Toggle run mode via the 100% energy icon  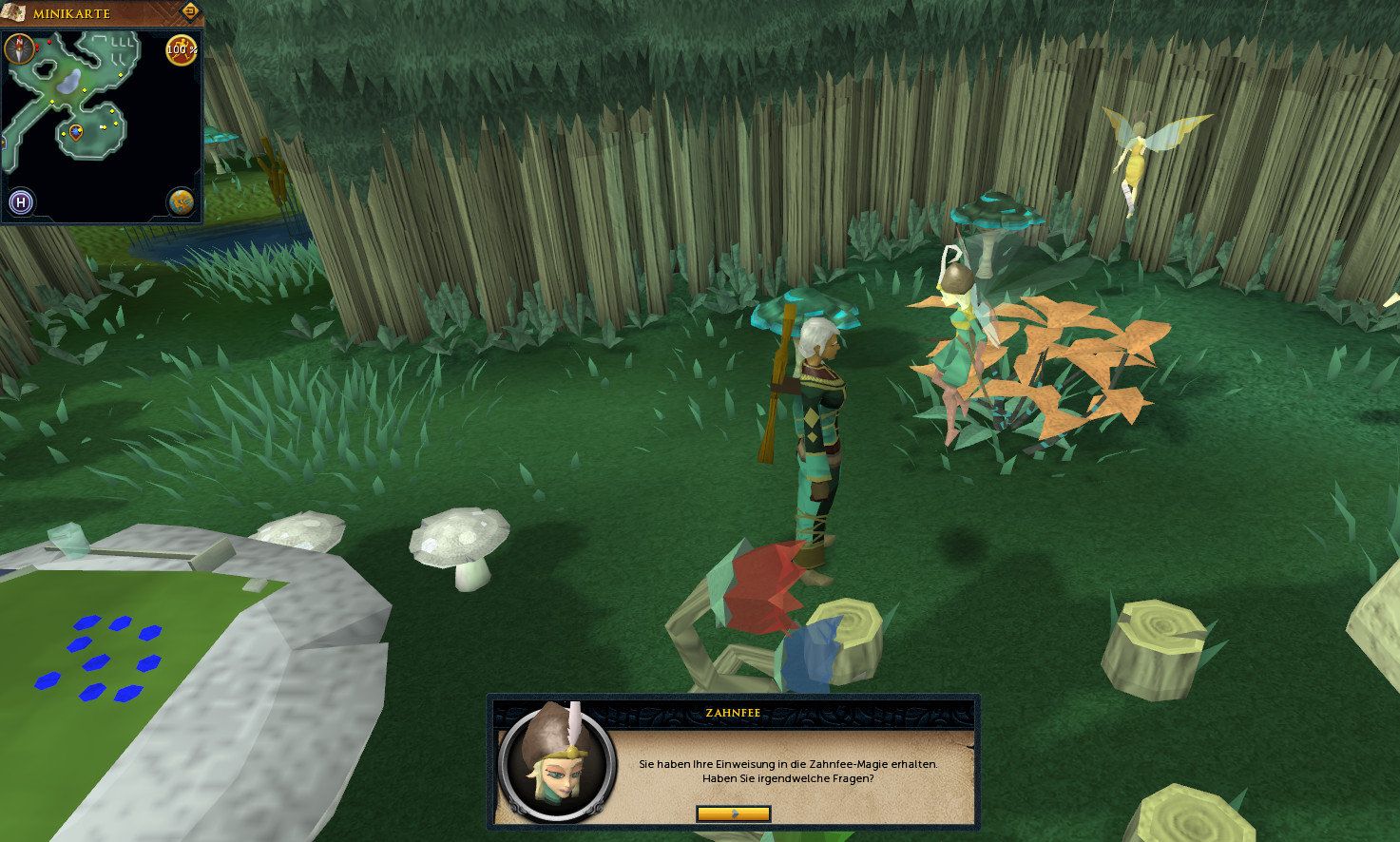(181, 49)
